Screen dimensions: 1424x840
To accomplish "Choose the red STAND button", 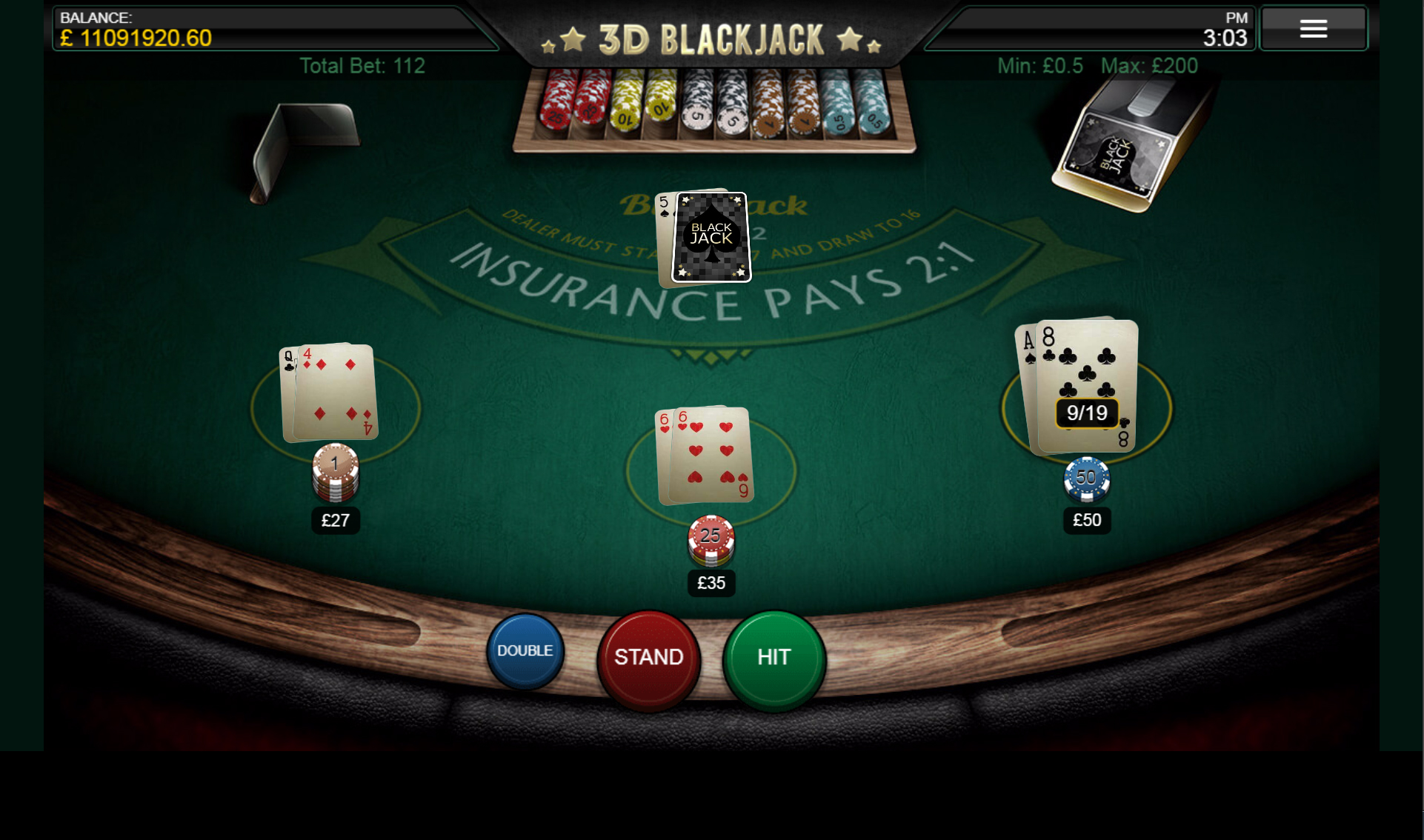I will point(648,658).
